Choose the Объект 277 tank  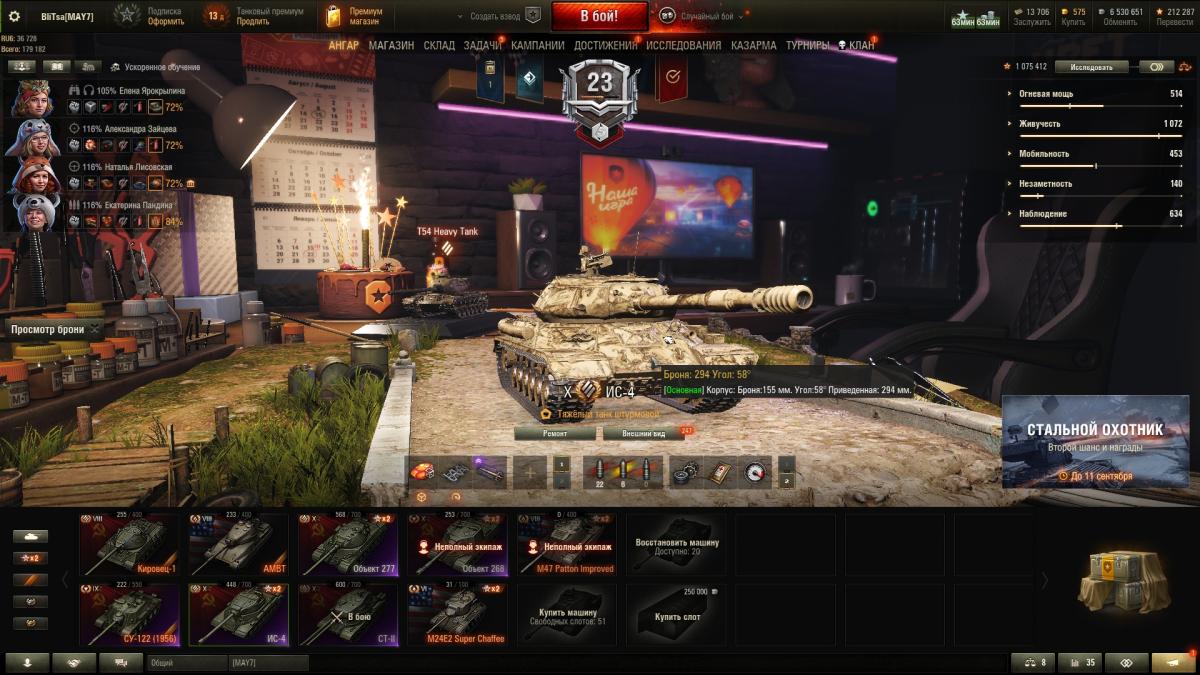coord(348,544)
